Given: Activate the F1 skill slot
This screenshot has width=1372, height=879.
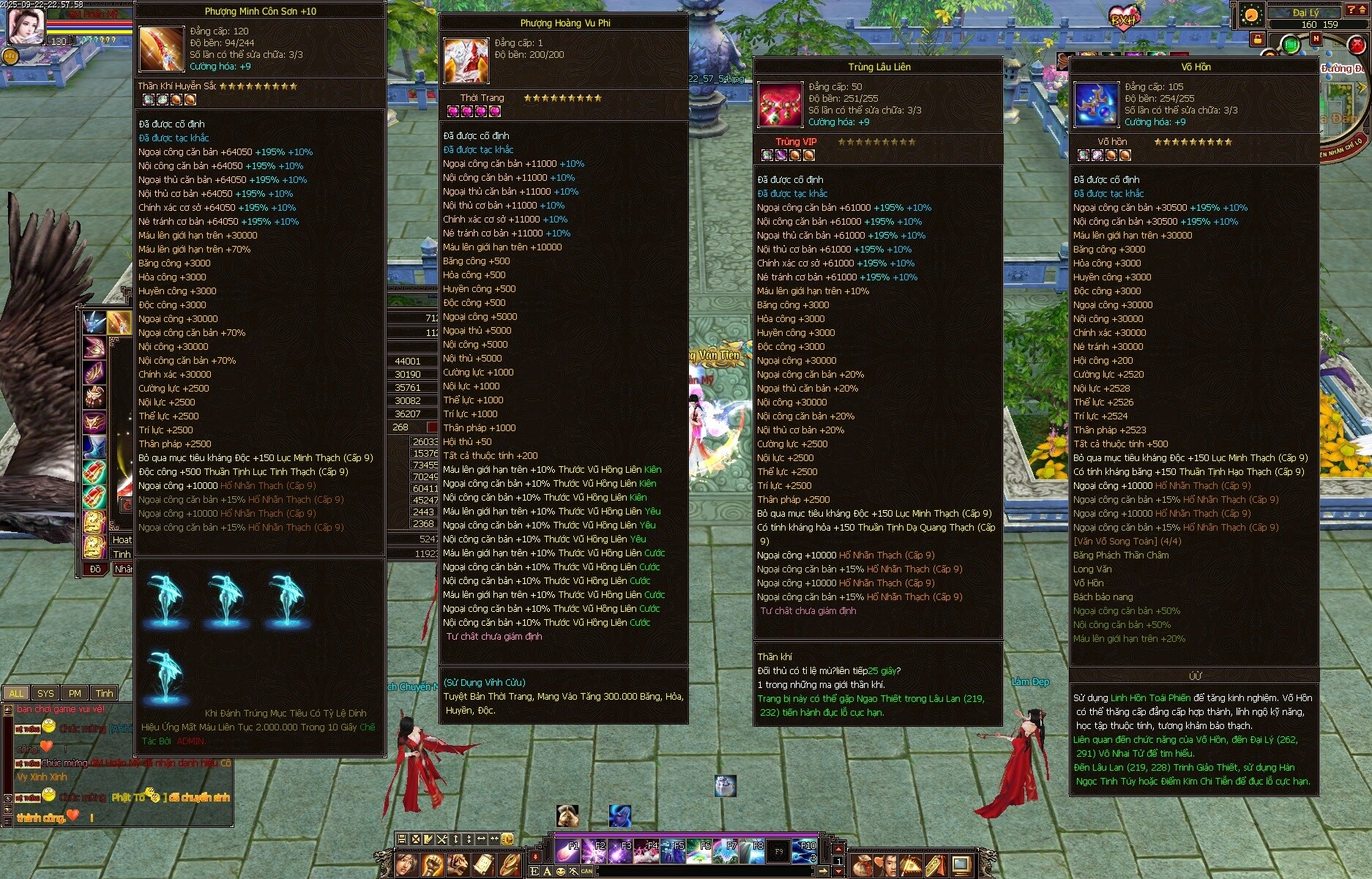Looking at the screenshot, I should click(x=567, y=851).
